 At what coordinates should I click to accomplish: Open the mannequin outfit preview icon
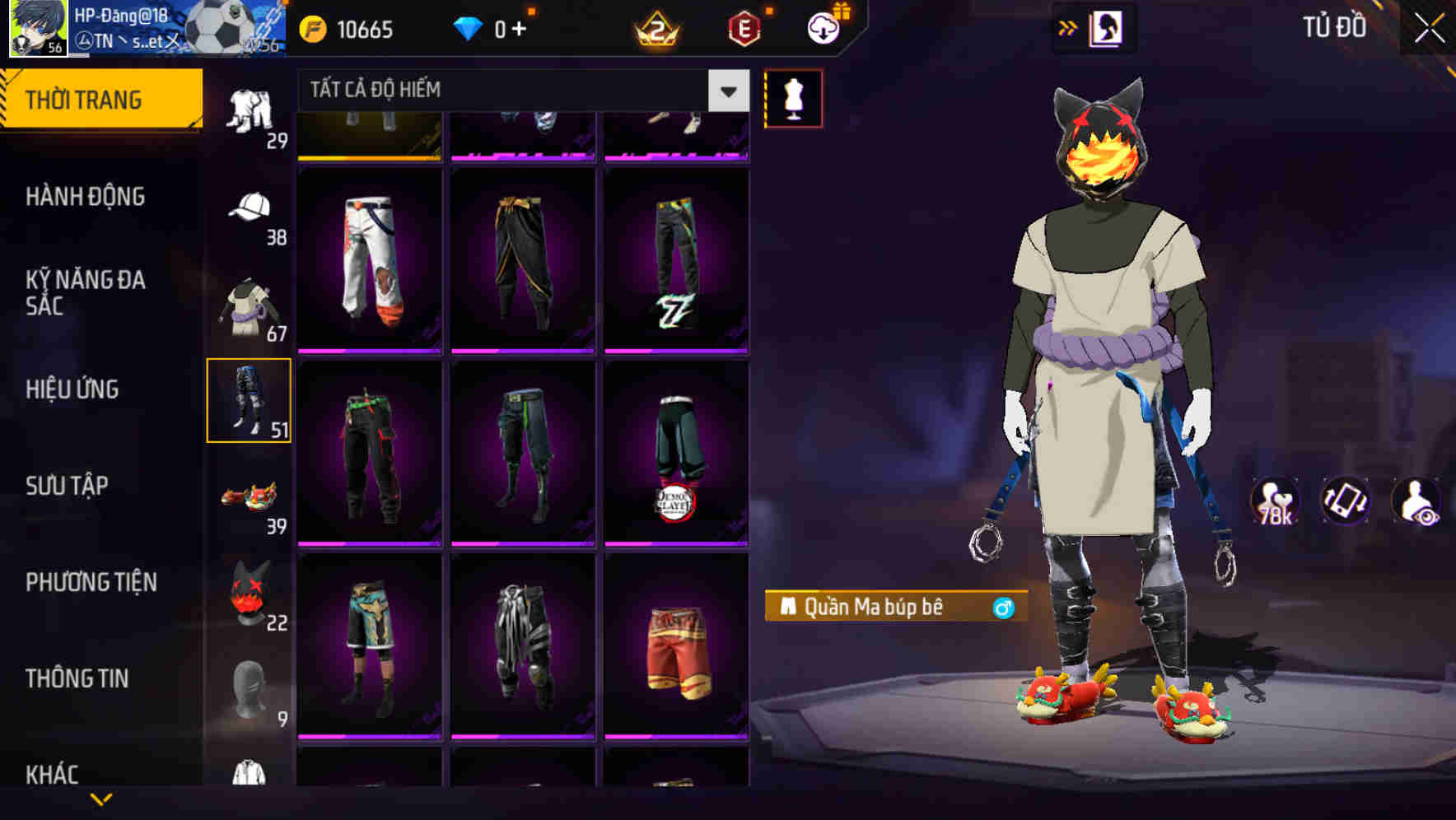pyautogui.click(x=793, y=98)
